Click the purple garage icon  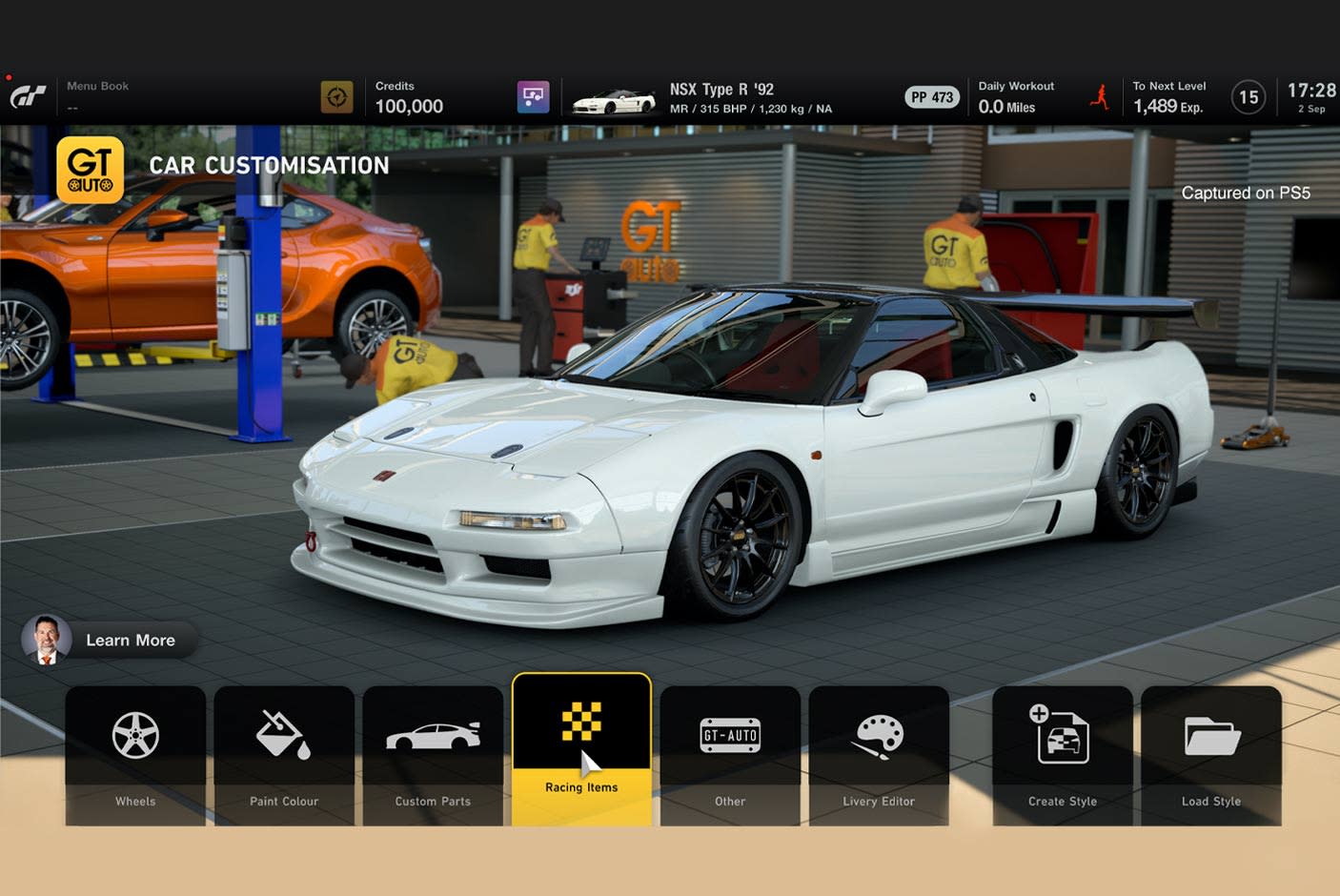coord(533,96)
